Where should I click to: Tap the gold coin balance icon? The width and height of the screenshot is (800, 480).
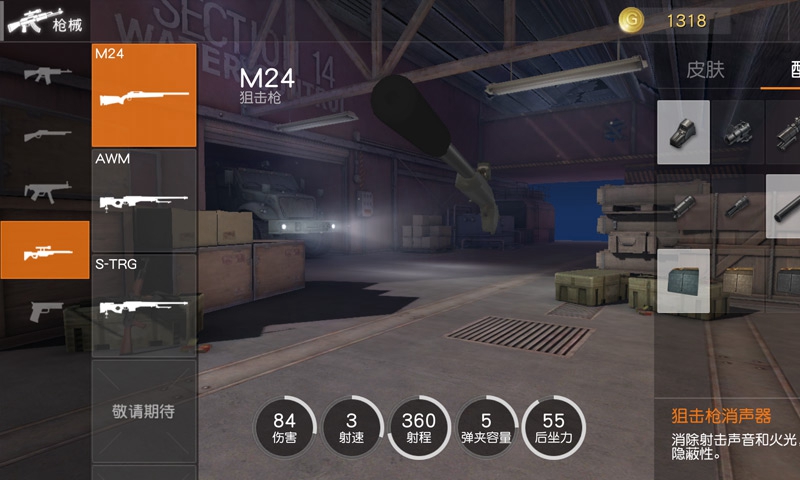pos(631,20)
